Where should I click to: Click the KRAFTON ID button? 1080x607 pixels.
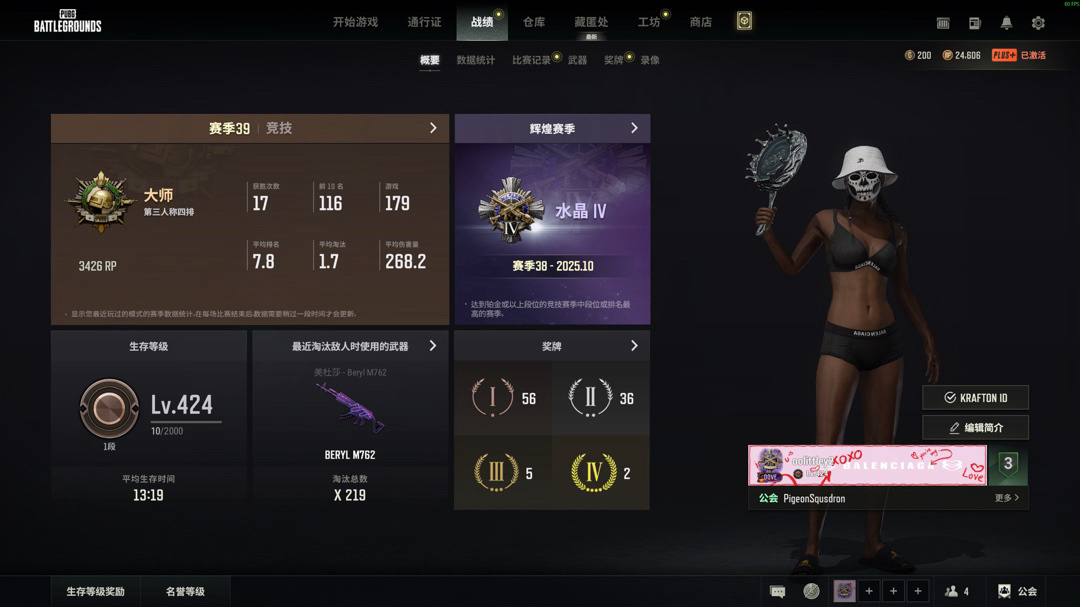click(975, 398)
